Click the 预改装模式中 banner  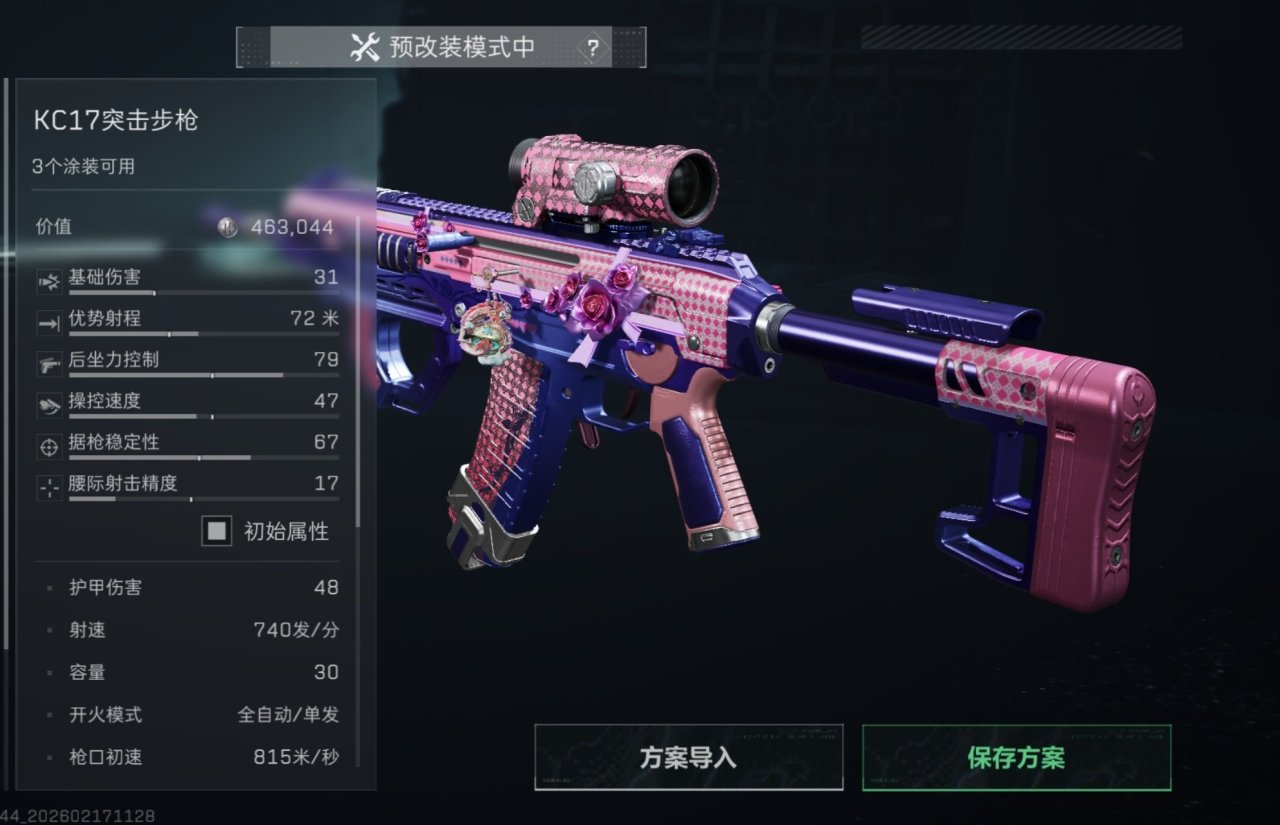coord(443,47)
